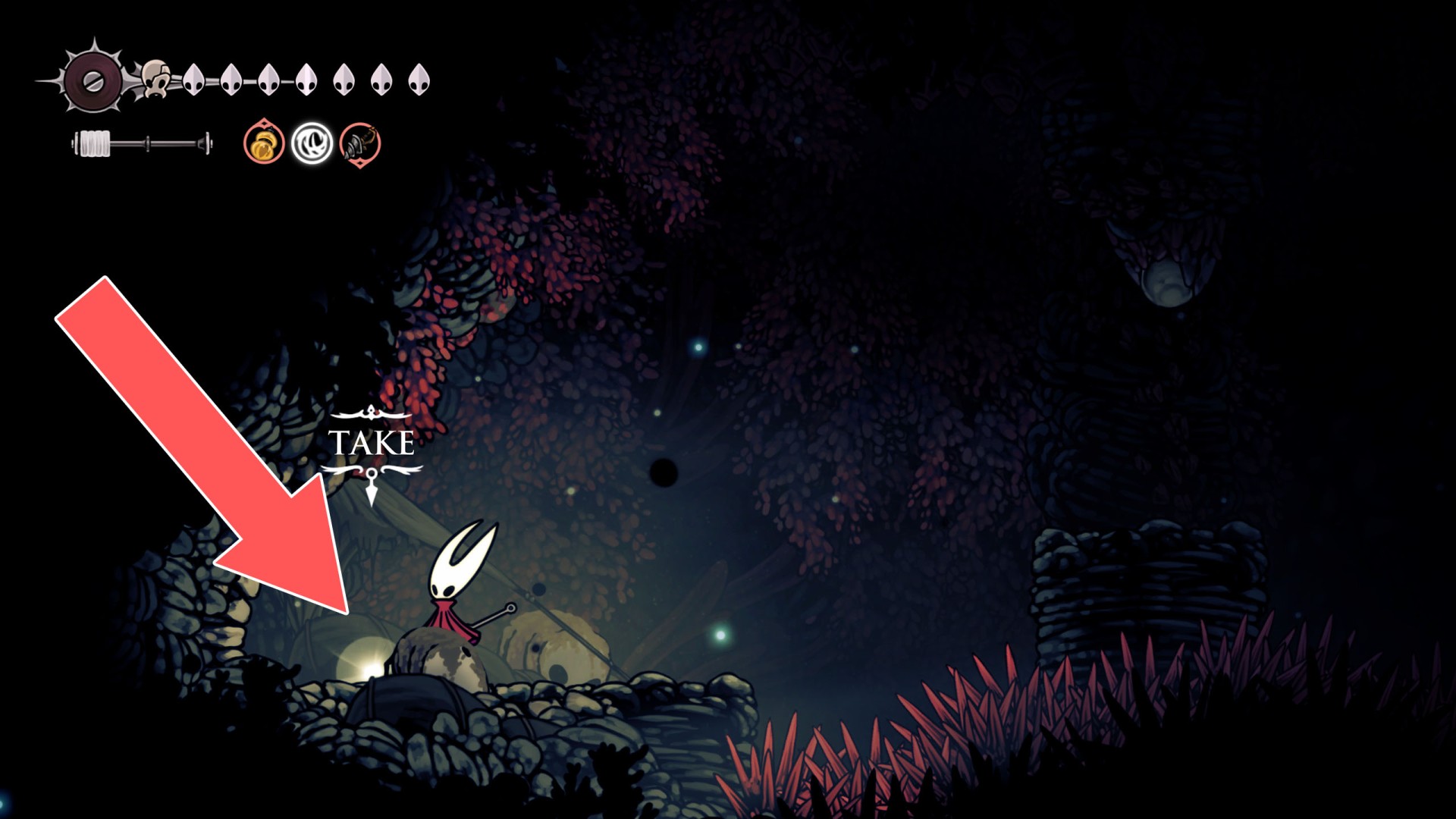This screenshot has width=1456, height=819.
Task: Choose the drill tool icon
Action: pos(359,143)
